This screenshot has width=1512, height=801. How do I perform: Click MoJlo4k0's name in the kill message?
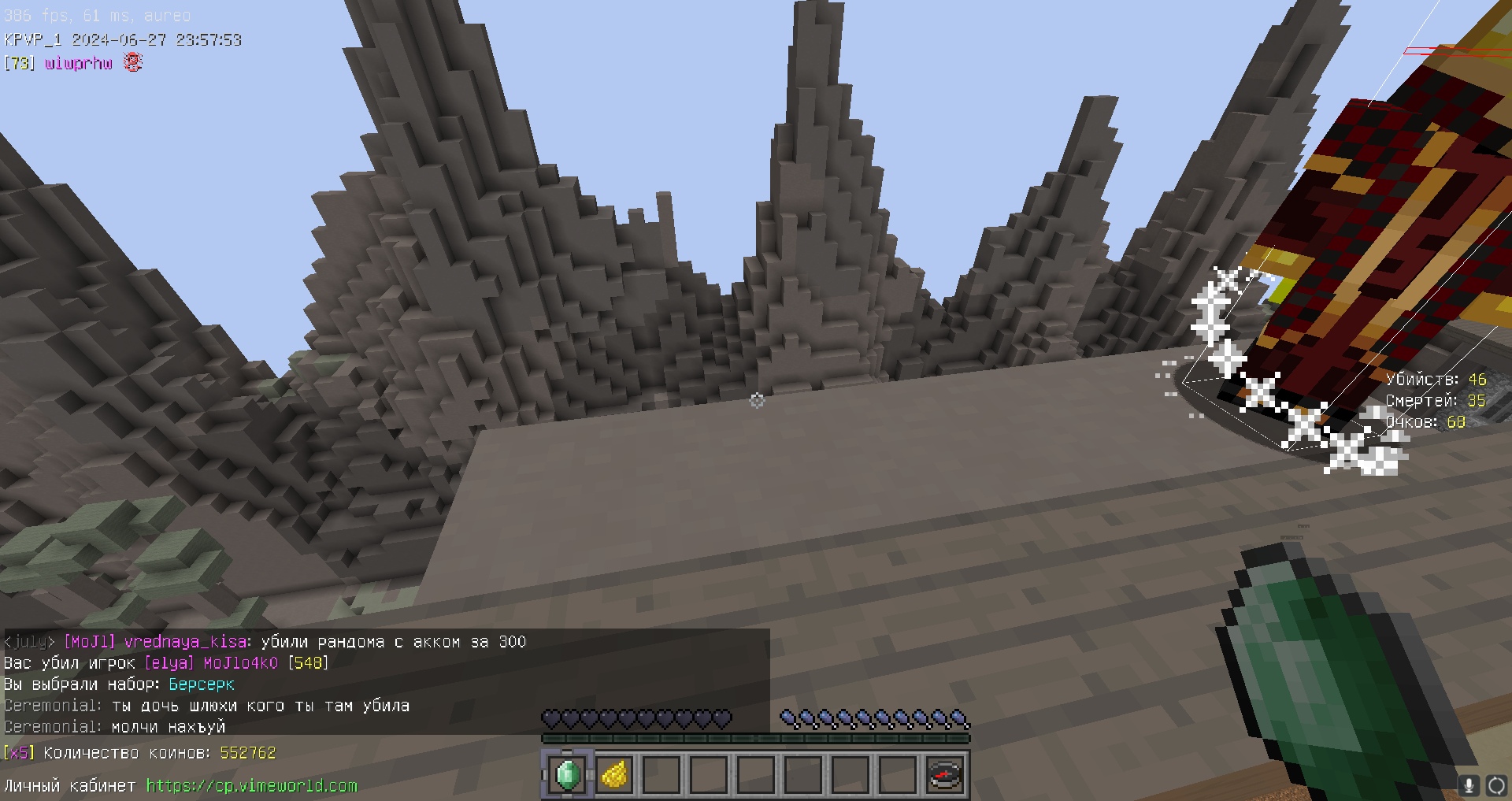coord(240,663)
